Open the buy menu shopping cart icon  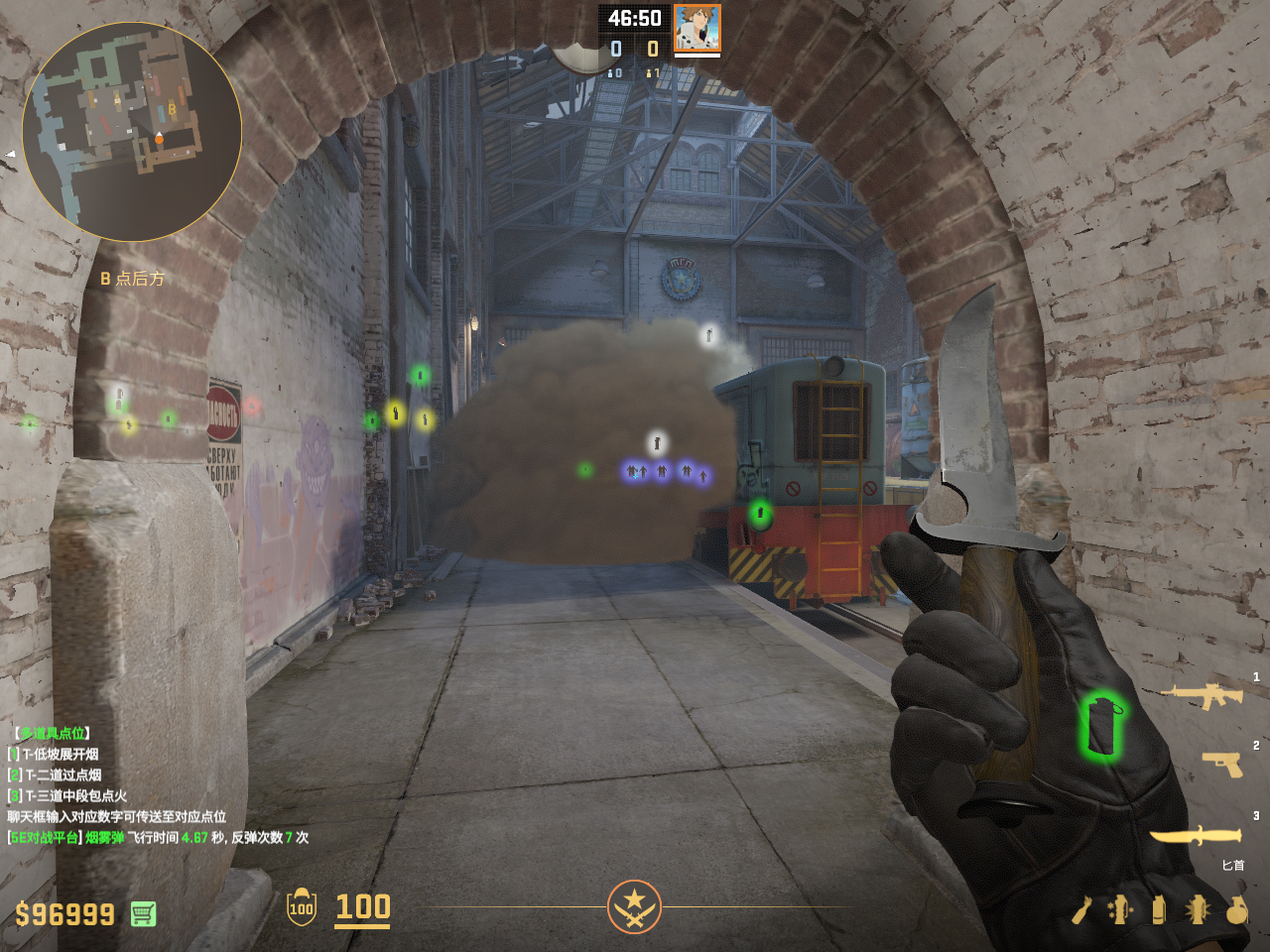click(143, 913)
